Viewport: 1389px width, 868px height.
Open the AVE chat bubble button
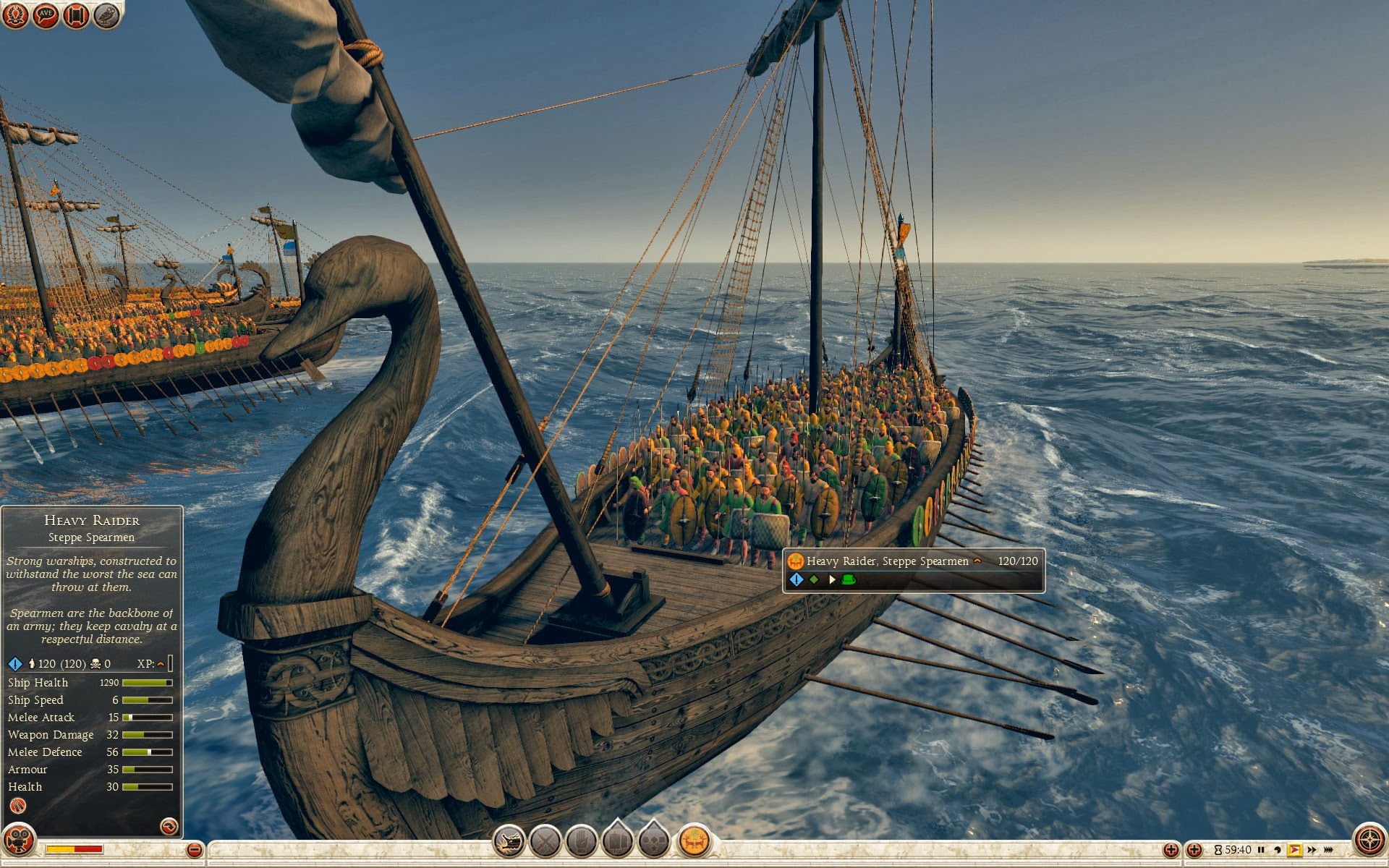[46, 14]
